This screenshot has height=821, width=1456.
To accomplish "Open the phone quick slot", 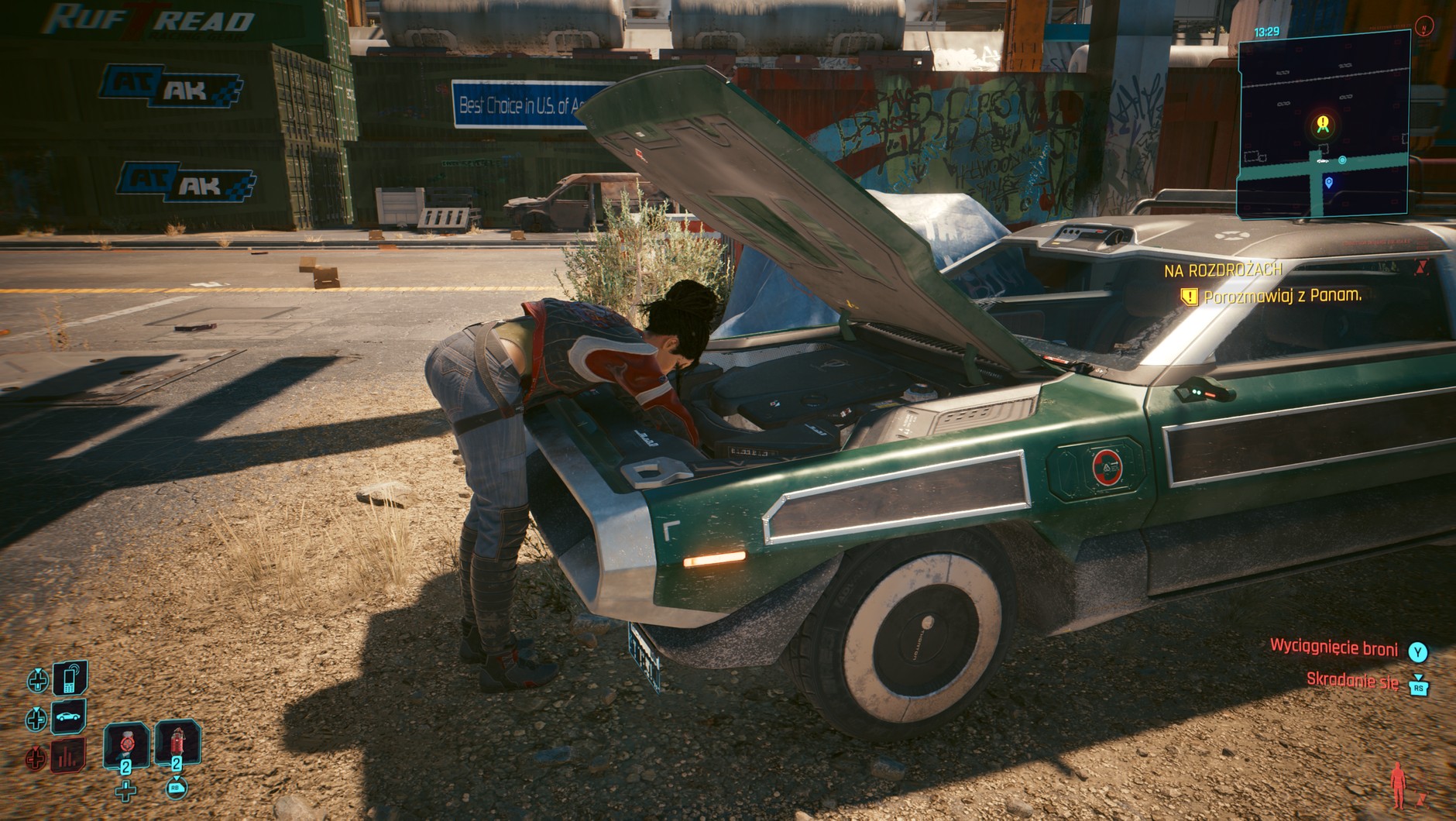I will 69,679.
